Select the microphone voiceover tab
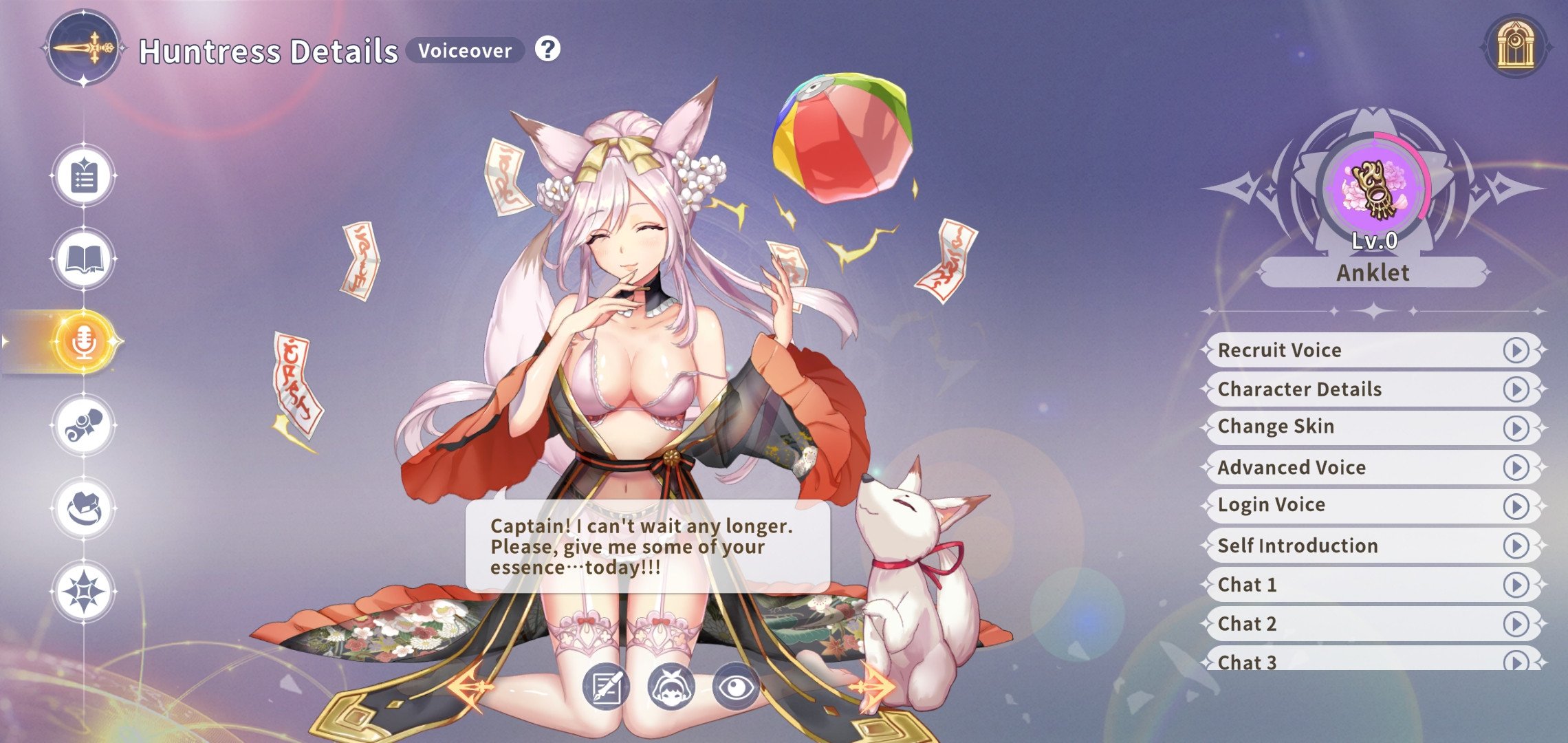This screenshot has height=743, width=1568. point(84,341)
